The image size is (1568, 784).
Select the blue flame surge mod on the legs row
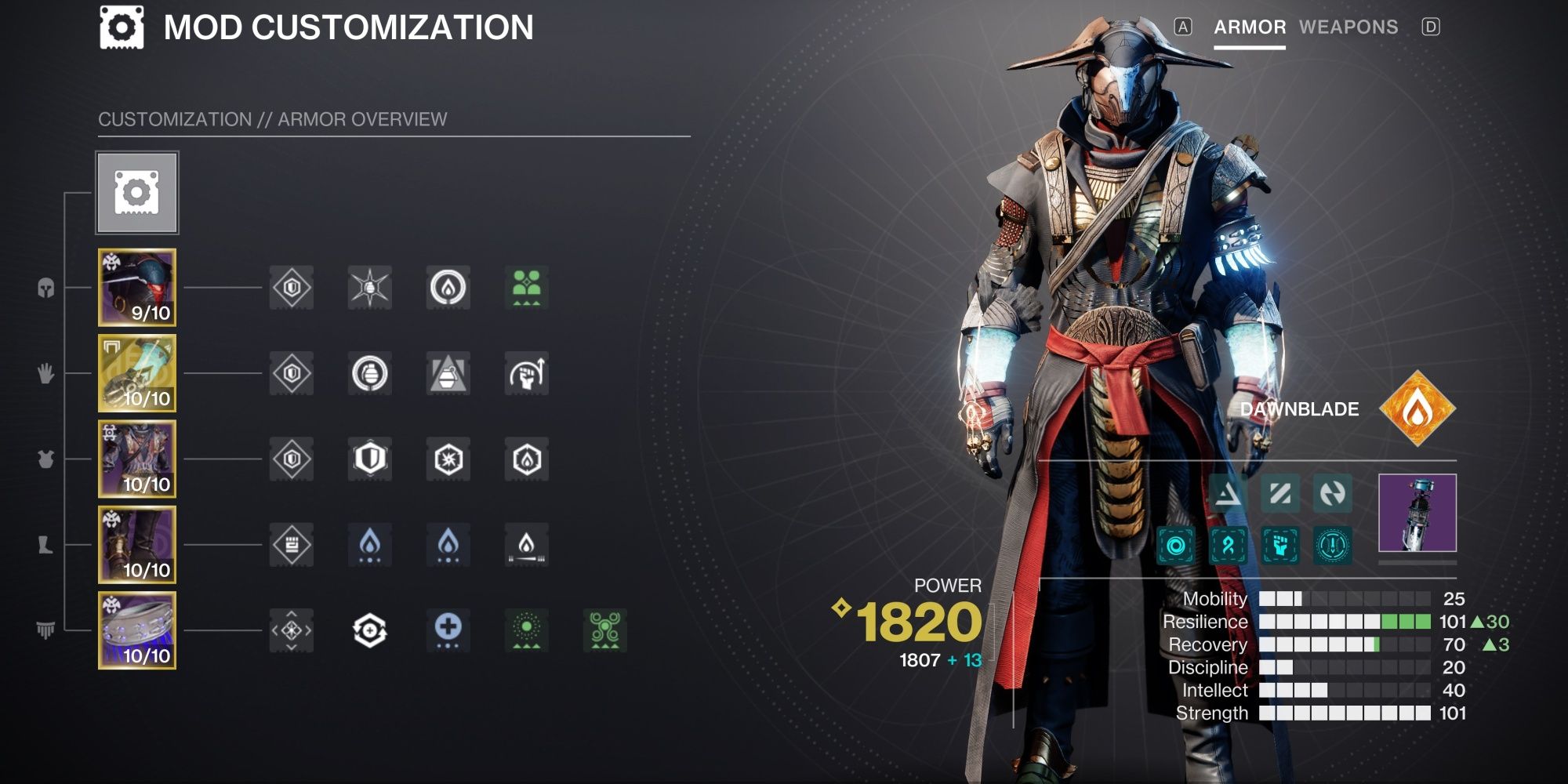tap(368, 545)
